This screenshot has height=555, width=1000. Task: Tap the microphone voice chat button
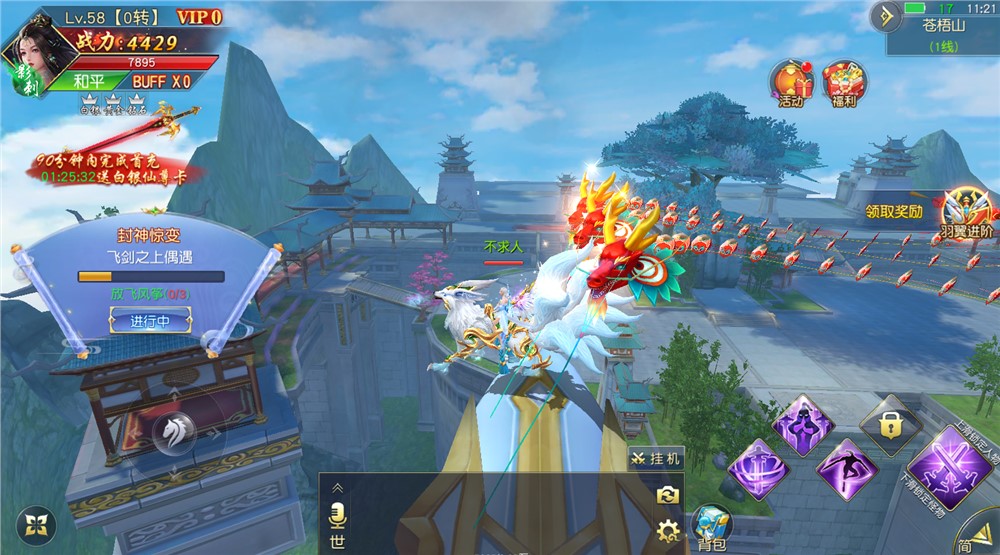point(337,517)
